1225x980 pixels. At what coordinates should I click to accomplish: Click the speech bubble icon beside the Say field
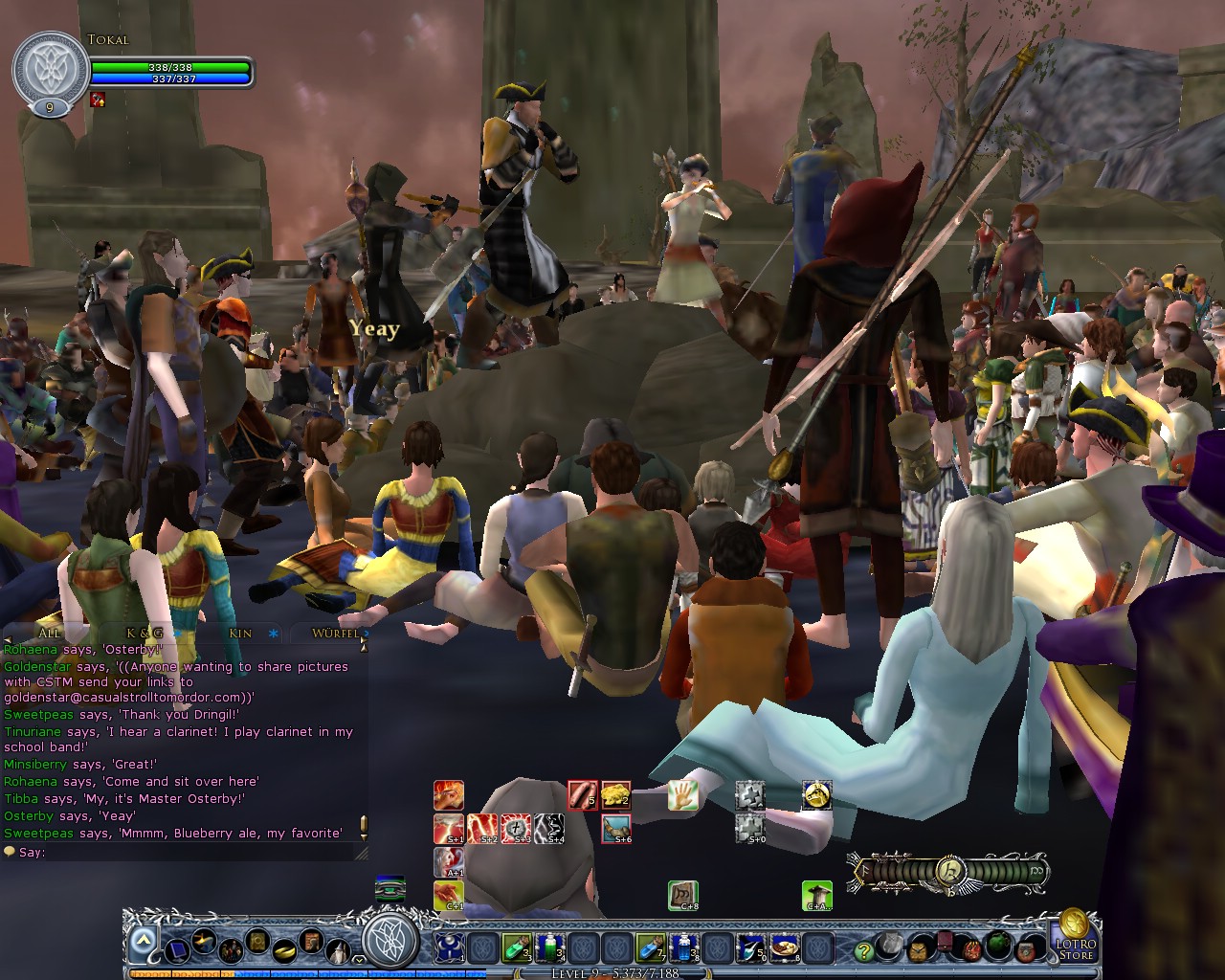pos(9,851)
